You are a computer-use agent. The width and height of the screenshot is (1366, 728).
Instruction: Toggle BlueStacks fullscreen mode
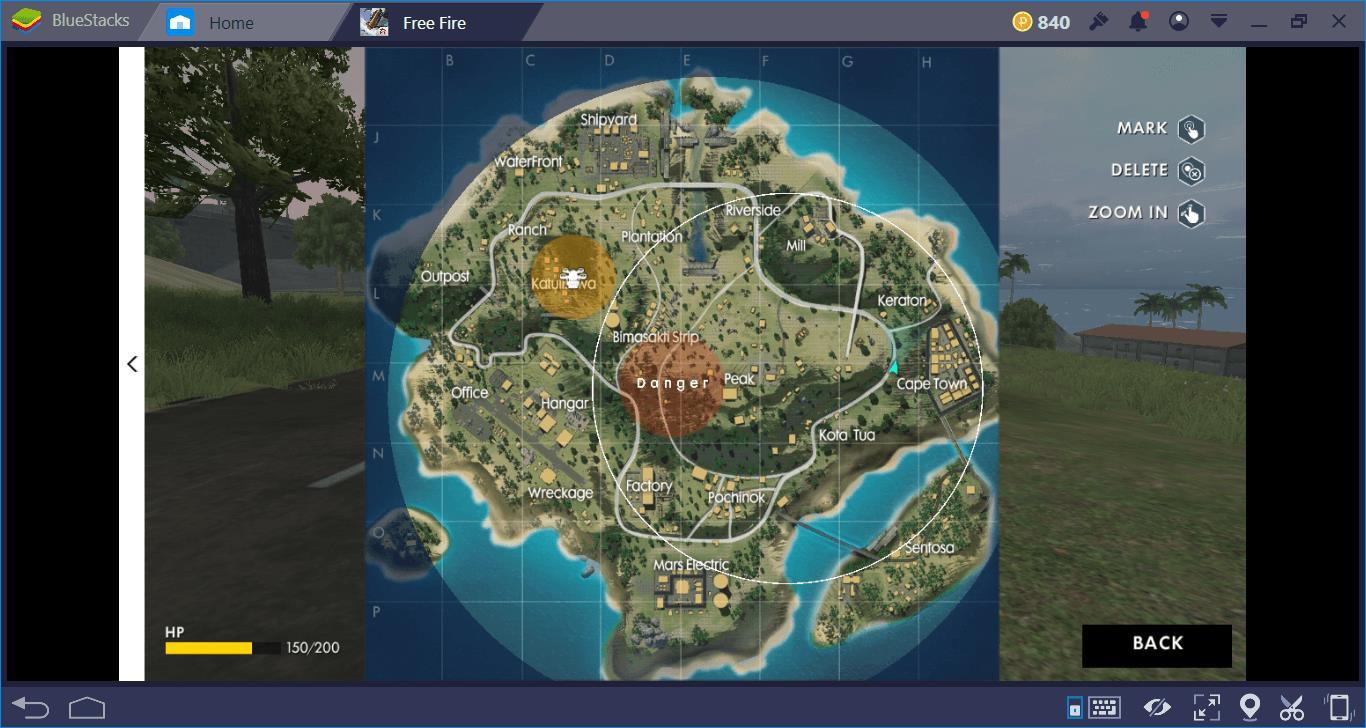[x=1206, y=707]
